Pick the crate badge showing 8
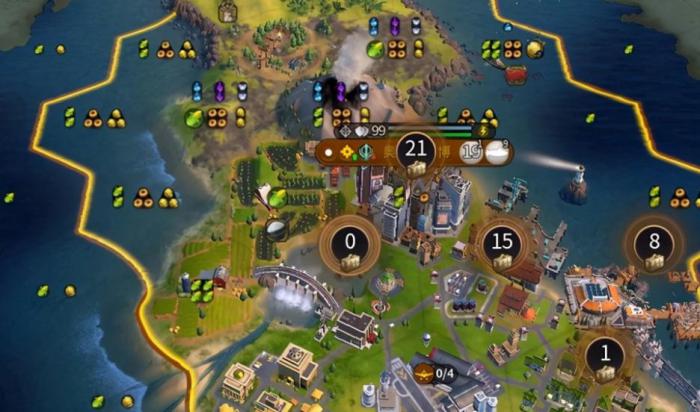This screenshot has height=412, width=700. coord(654,246)
